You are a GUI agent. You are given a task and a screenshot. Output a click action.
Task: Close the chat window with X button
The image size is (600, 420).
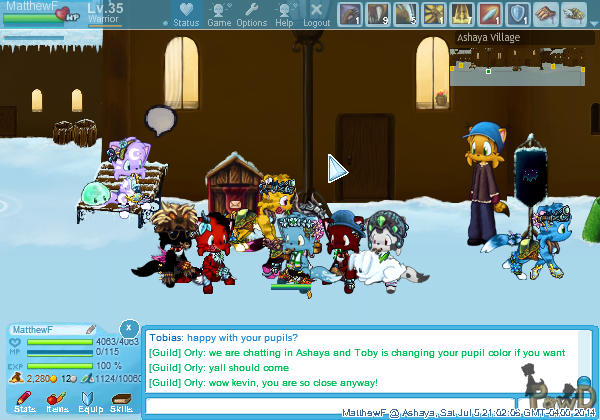(x=129, y=328)
